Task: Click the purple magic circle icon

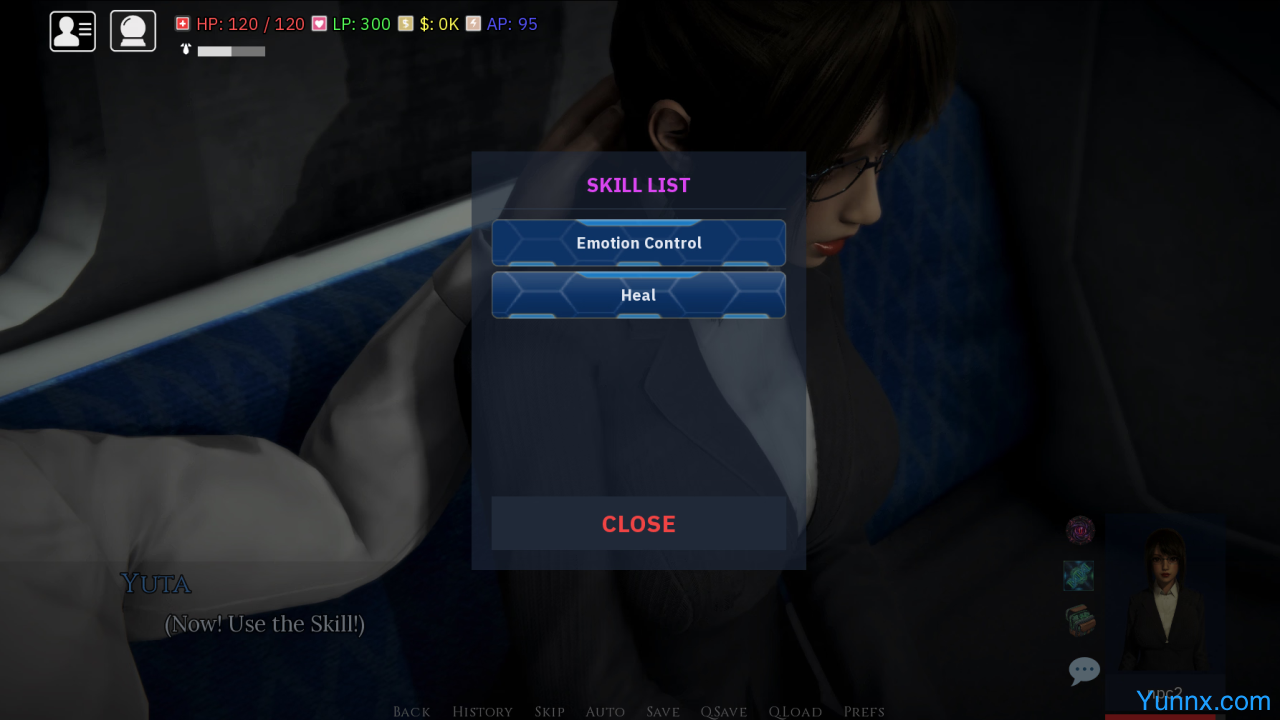Action: pyautogui.click(x=1080, y=530)
